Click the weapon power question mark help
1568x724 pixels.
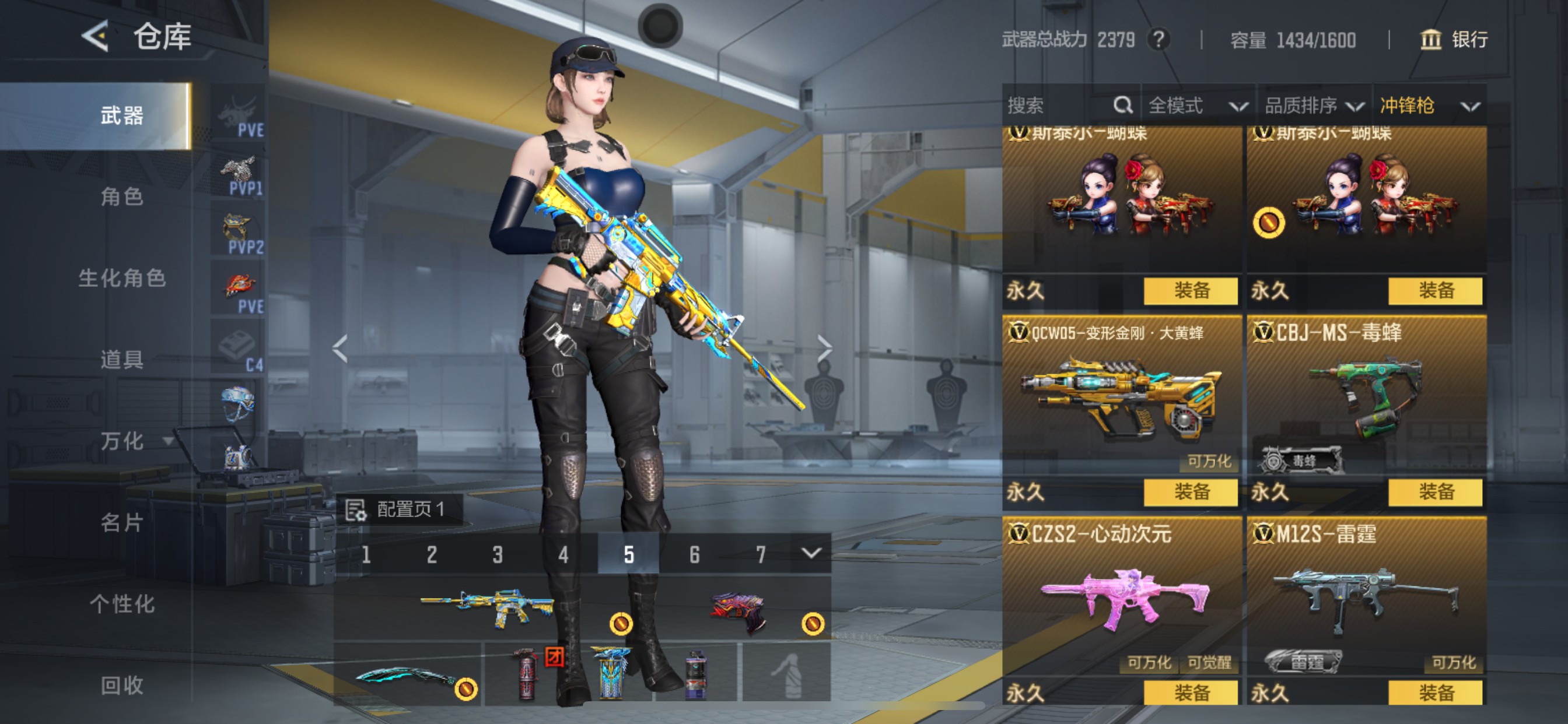[x=1159, y=40]
